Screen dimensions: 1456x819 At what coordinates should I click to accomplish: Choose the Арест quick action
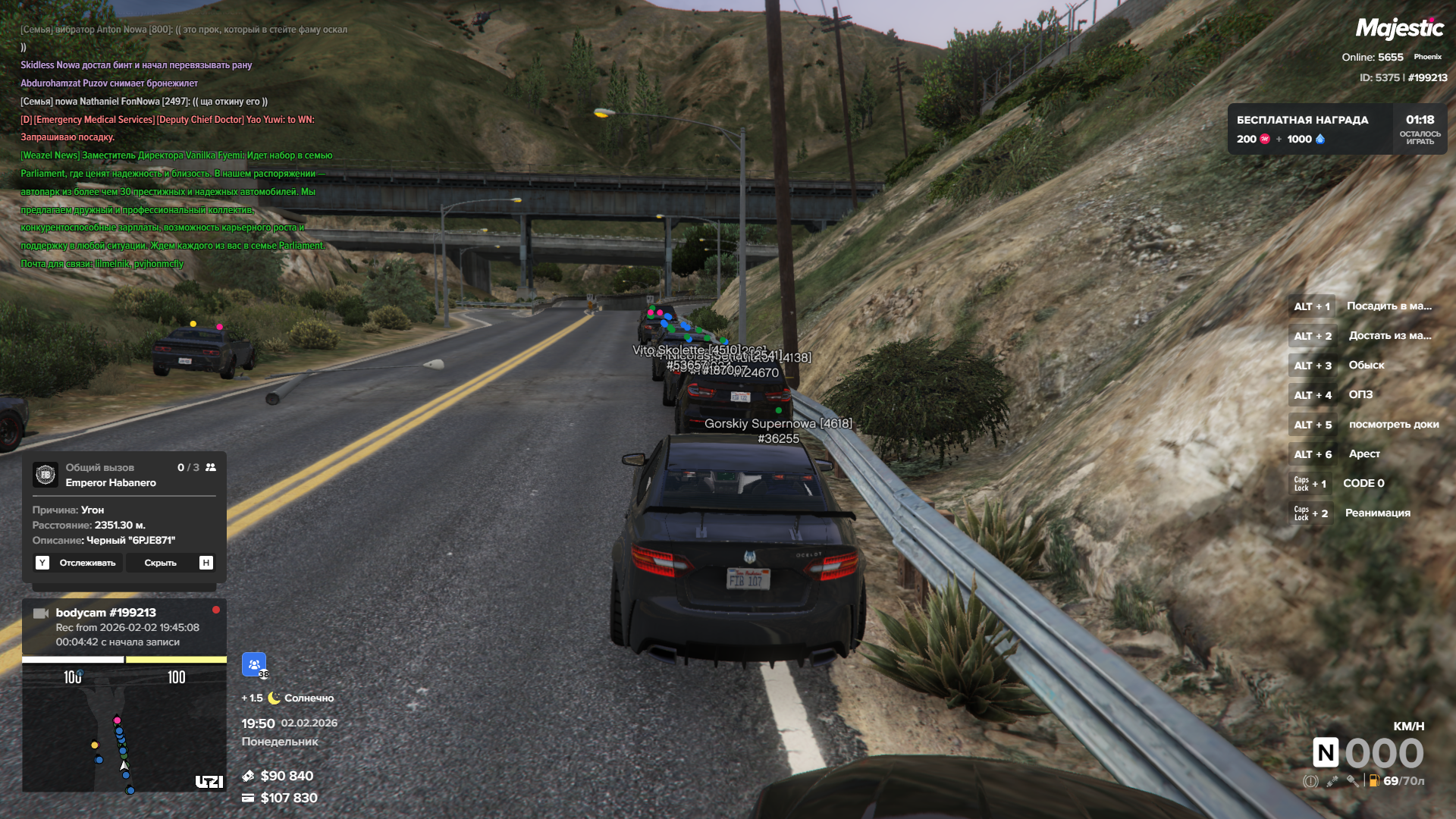tap(1363, 454)
